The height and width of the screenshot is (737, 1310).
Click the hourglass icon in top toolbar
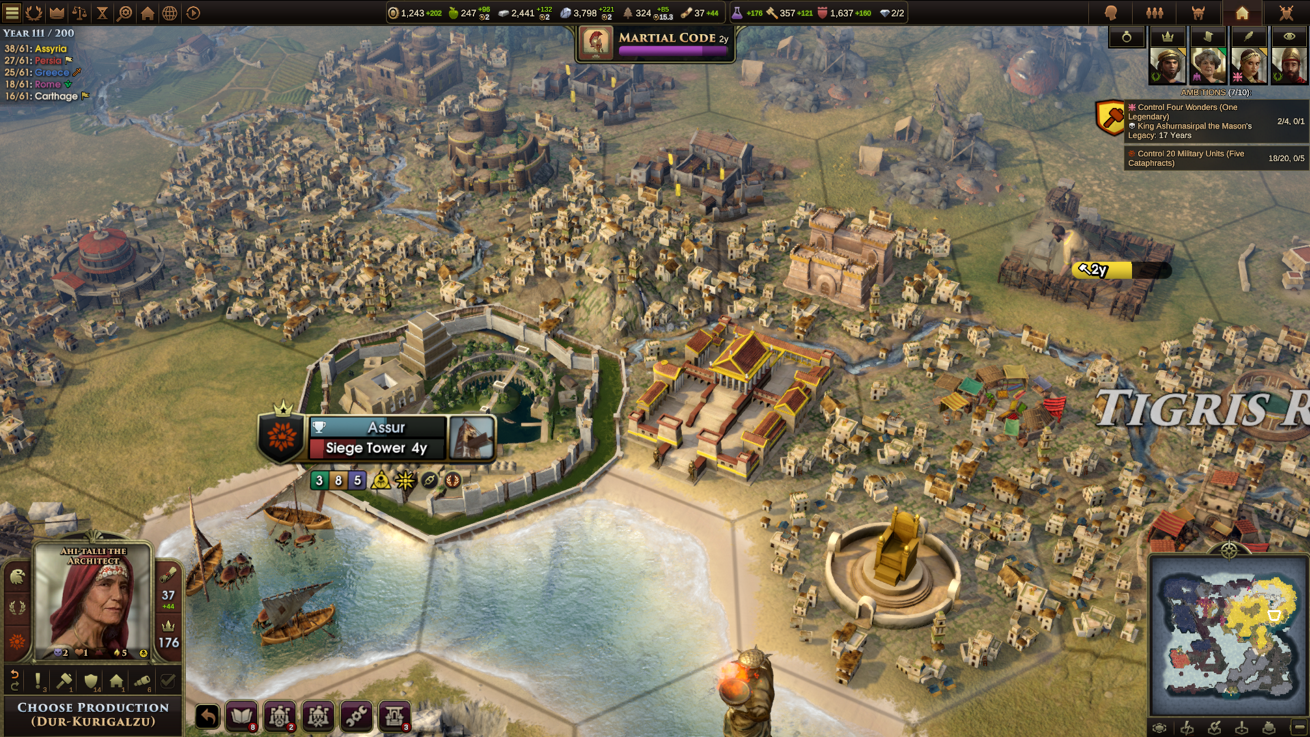(102, 13)
